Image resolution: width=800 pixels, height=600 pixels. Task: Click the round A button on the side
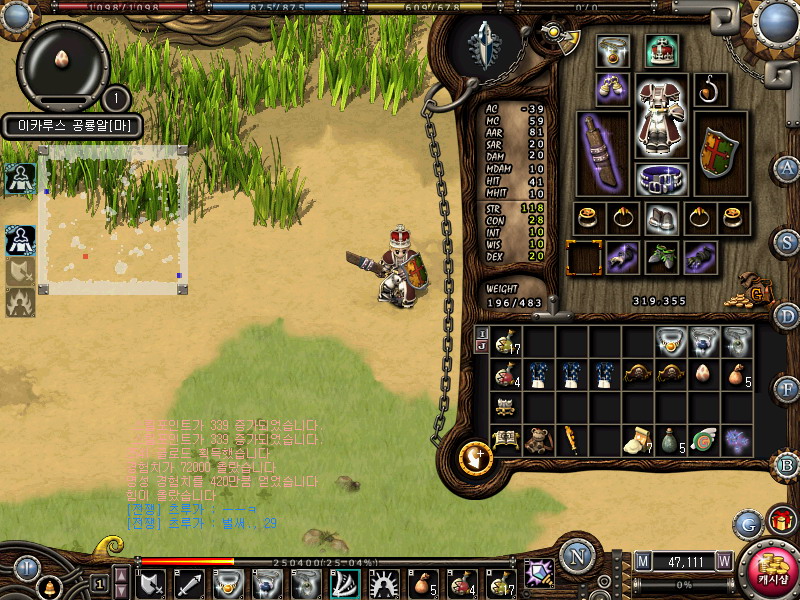787,168
